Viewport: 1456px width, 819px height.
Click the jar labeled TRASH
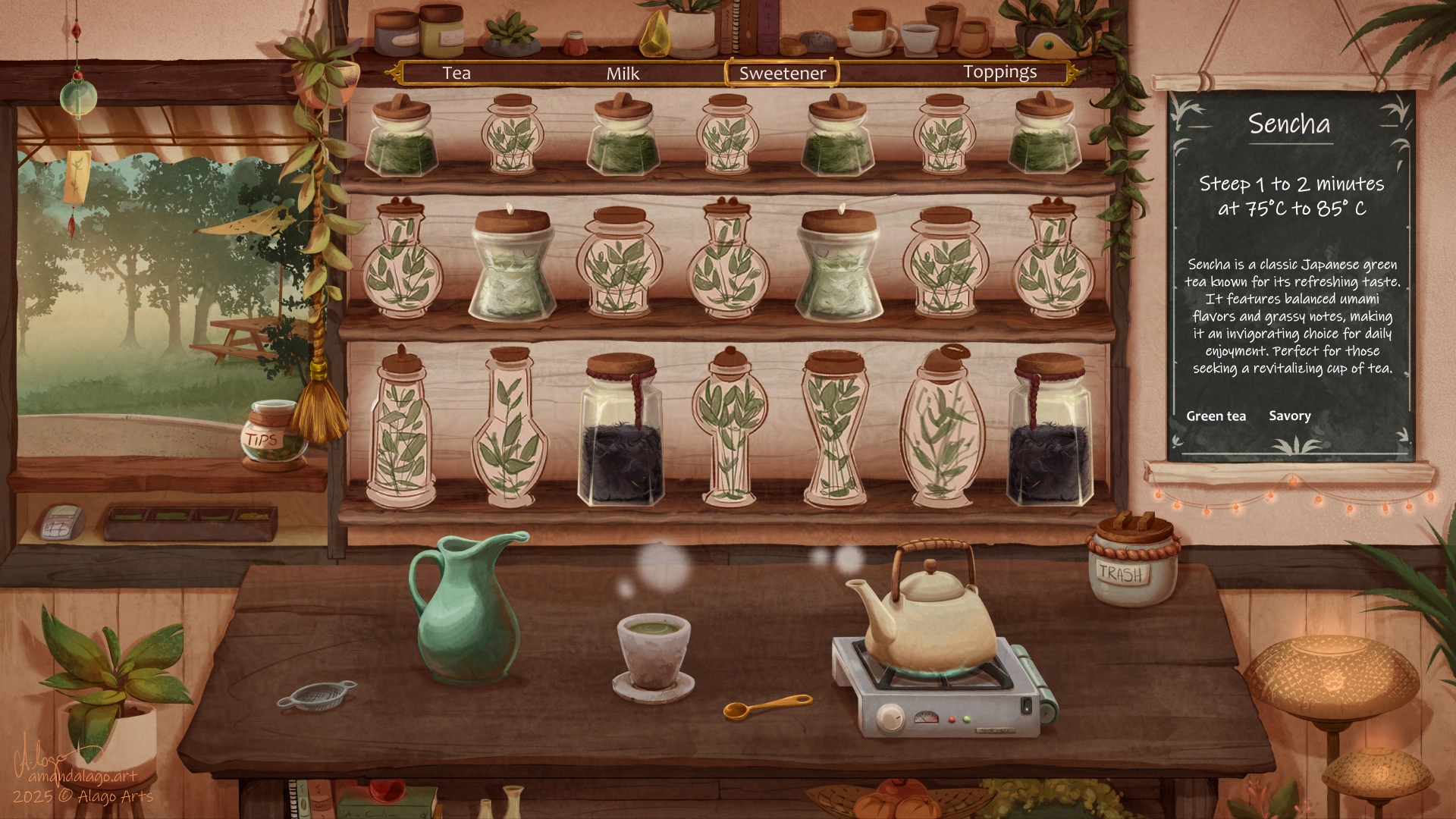1131,563
